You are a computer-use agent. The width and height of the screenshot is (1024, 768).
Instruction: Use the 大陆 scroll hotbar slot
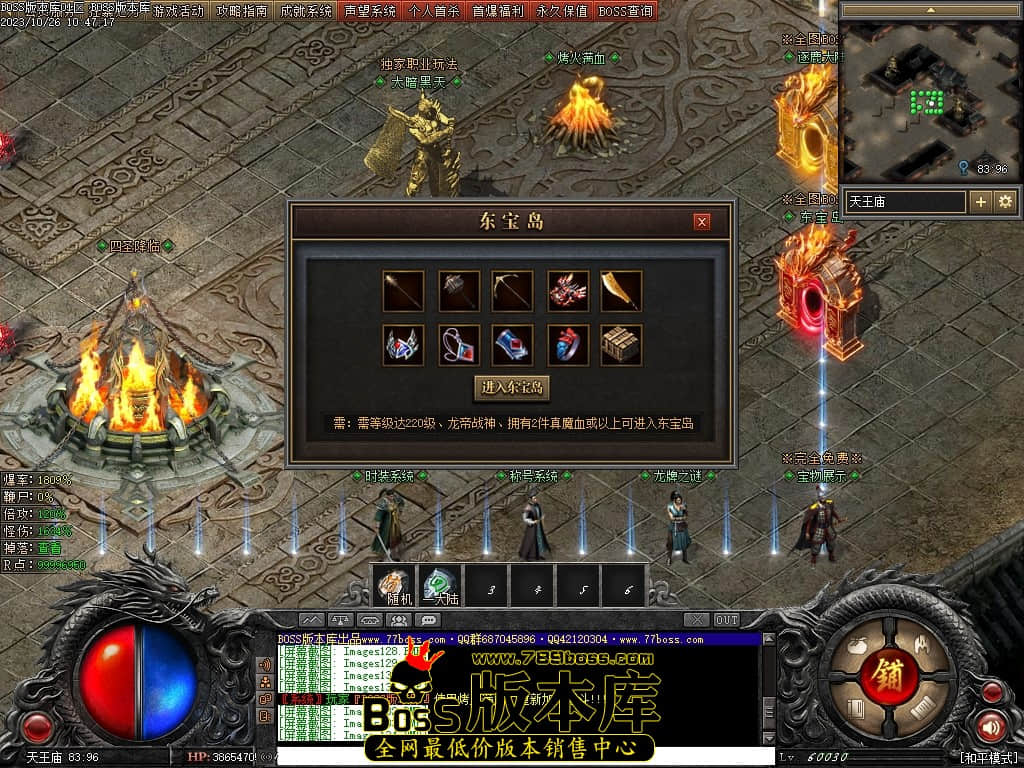(x=440, y=586)
